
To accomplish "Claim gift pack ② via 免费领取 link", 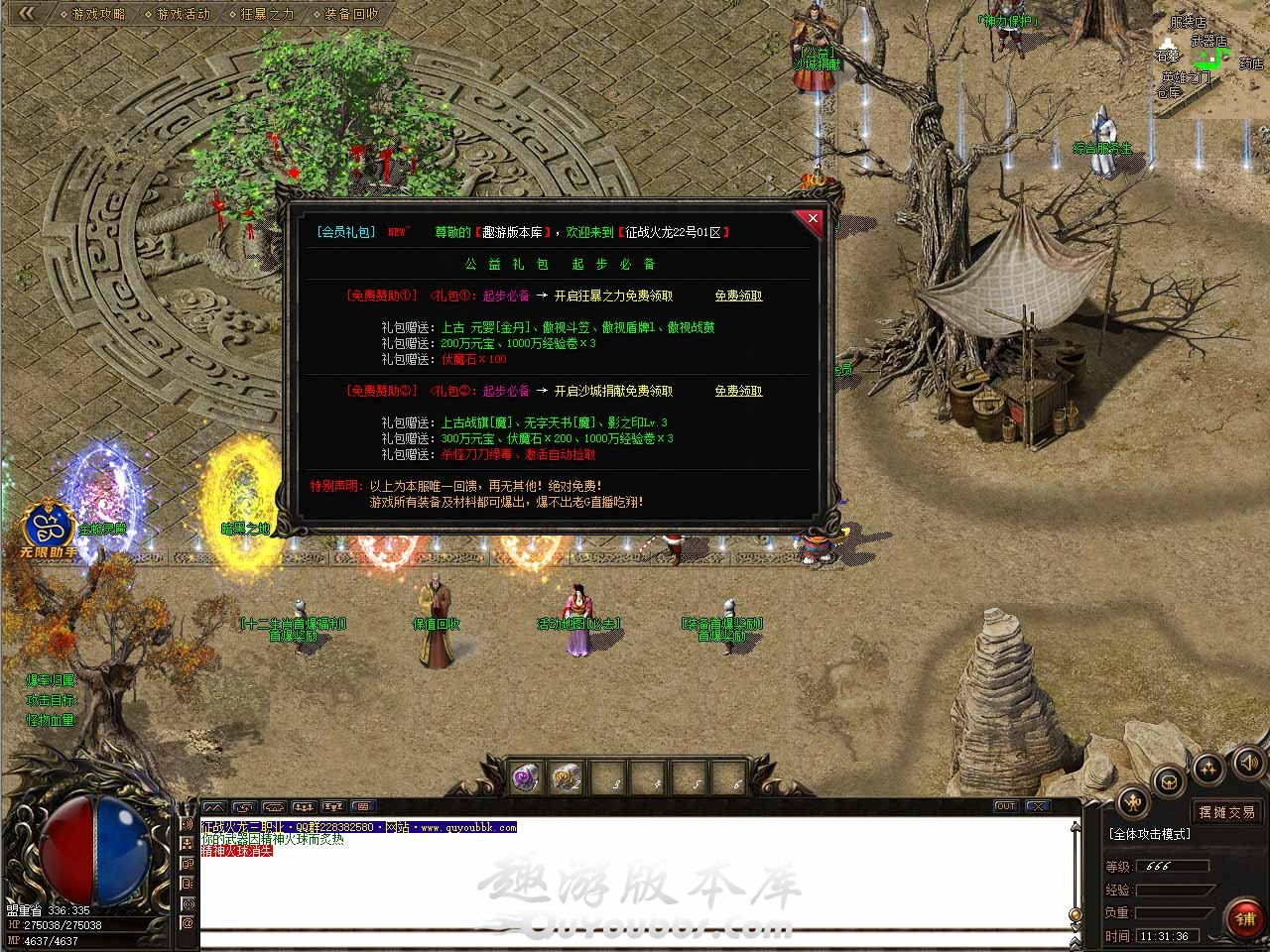I will coord(738,391).
